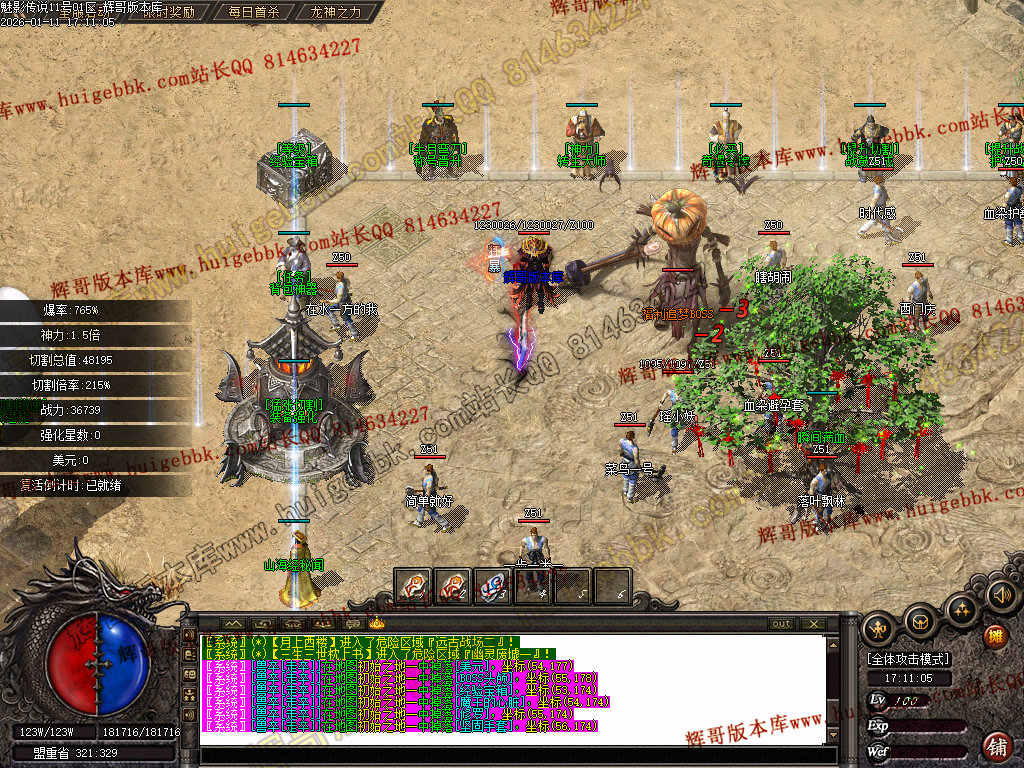Click the chat panel 'out' button

pos(781,624)
